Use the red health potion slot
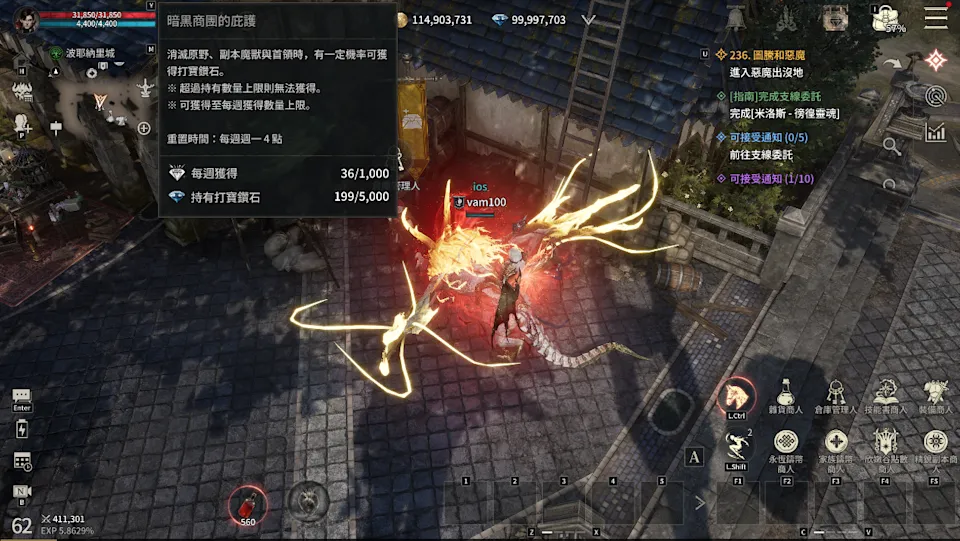This screenshot has width=960, height=541. pos(245,503)
